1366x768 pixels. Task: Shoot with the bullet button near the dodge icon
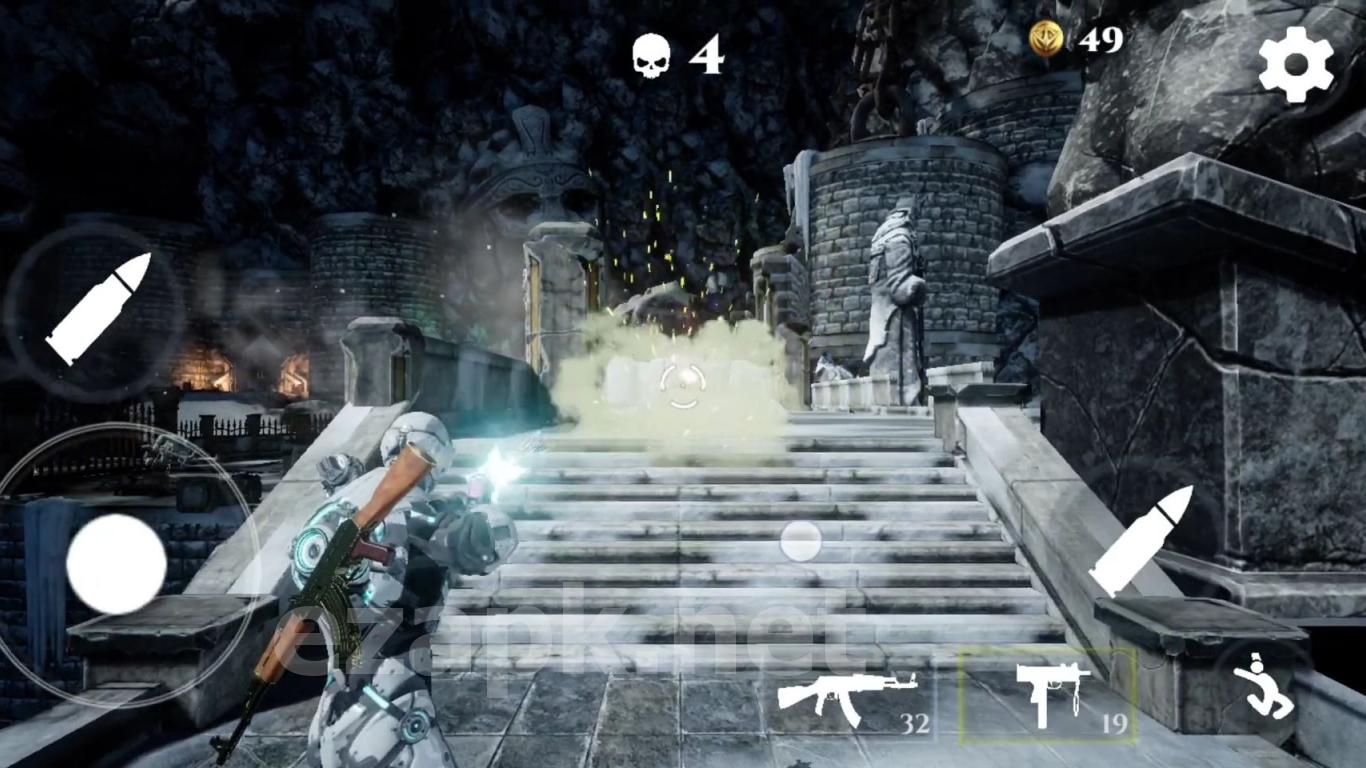pos(1141,540)
